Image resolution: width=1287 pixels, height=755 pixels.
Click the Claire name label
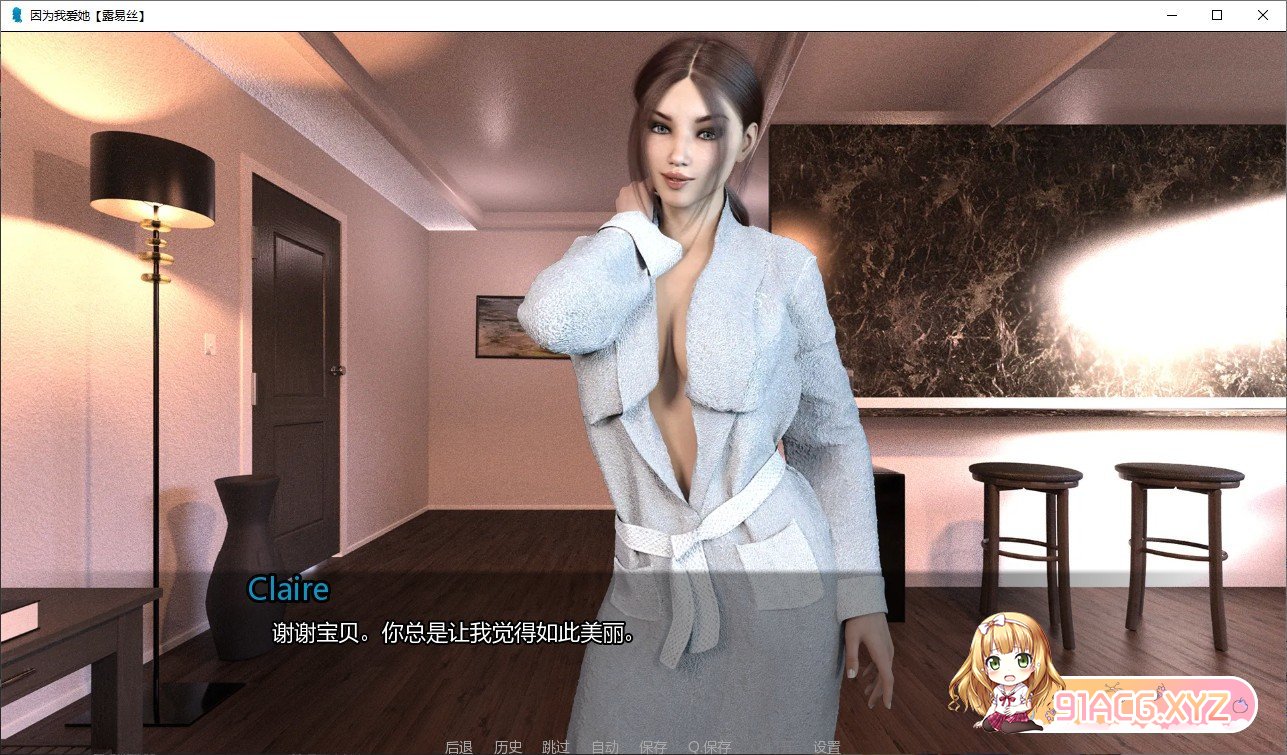point(288,589)
